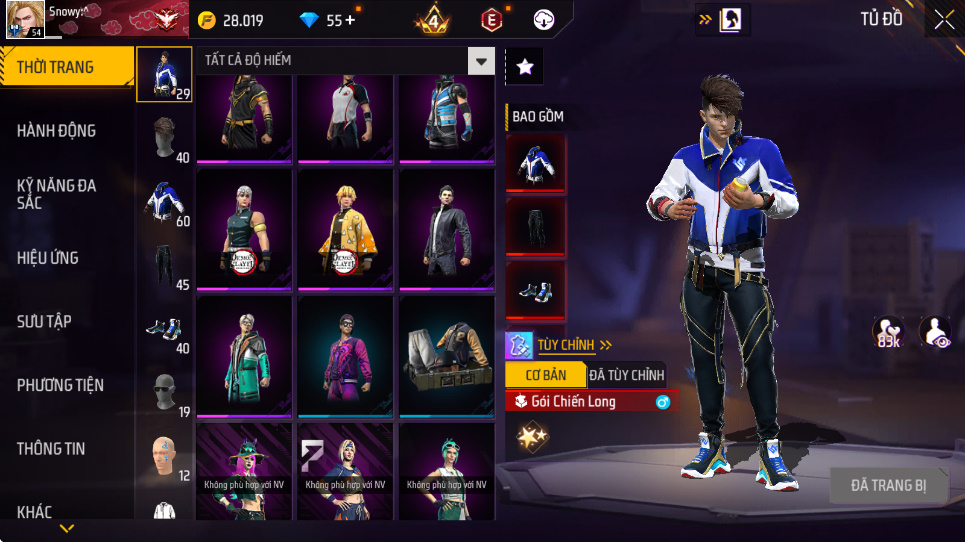
Task: Open the head mask subcategory with 40 items
Action: (x=165, y=136)
